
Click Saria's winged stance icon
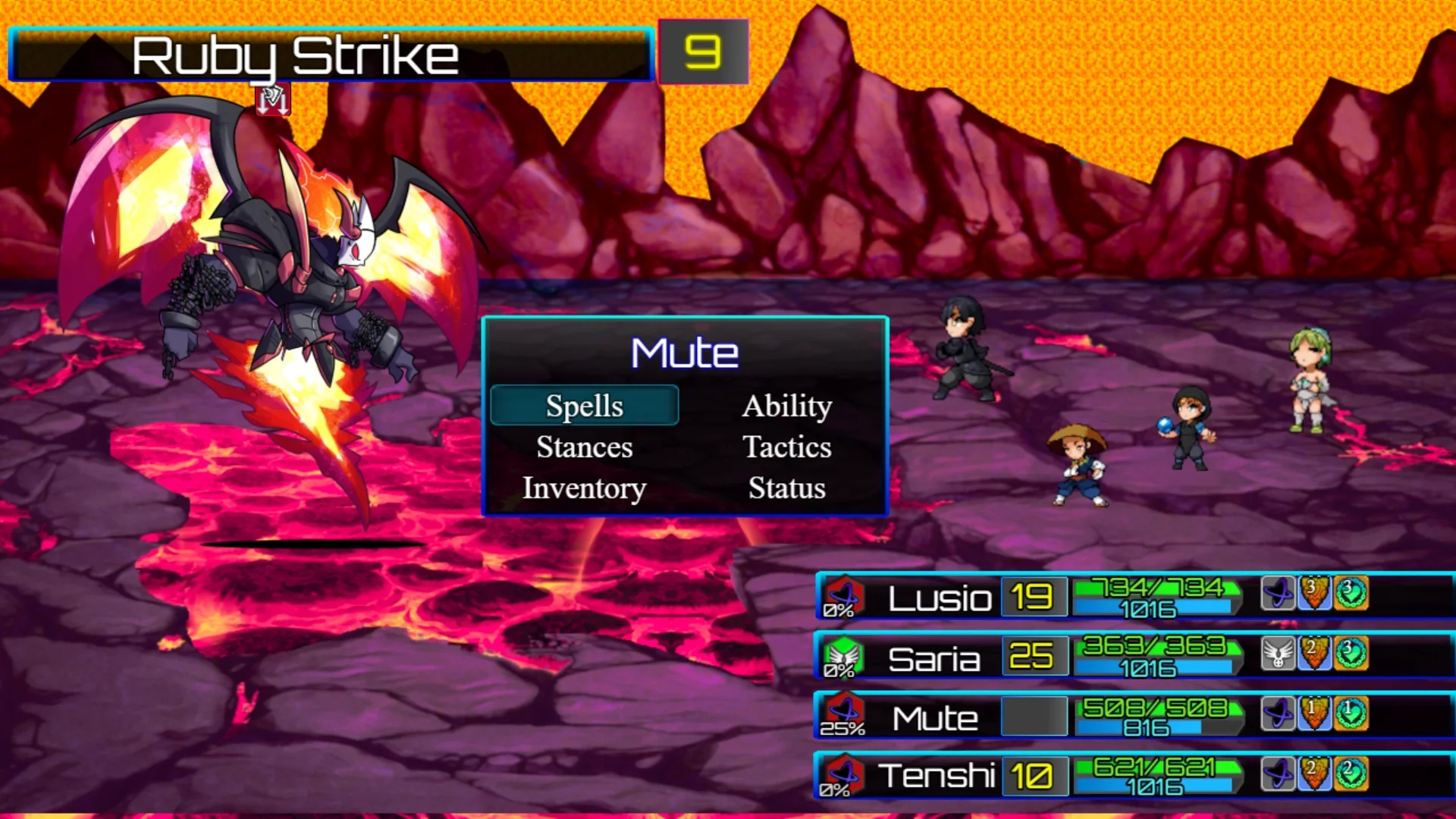pos(1278,653)
